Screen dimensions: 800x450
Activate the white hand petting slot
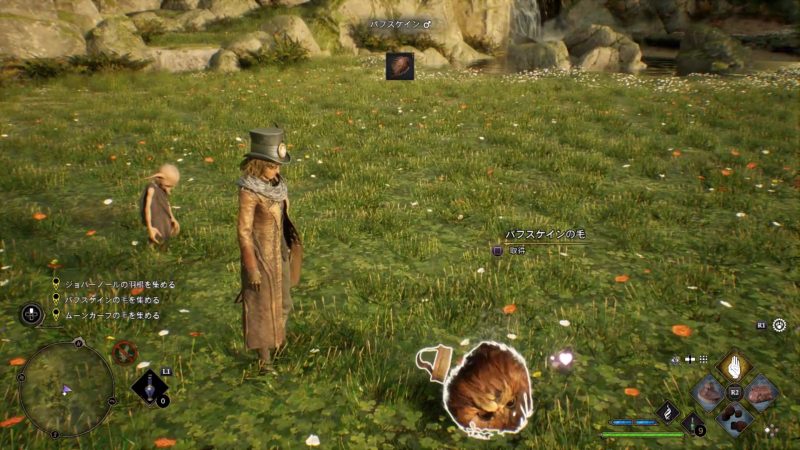734,368
